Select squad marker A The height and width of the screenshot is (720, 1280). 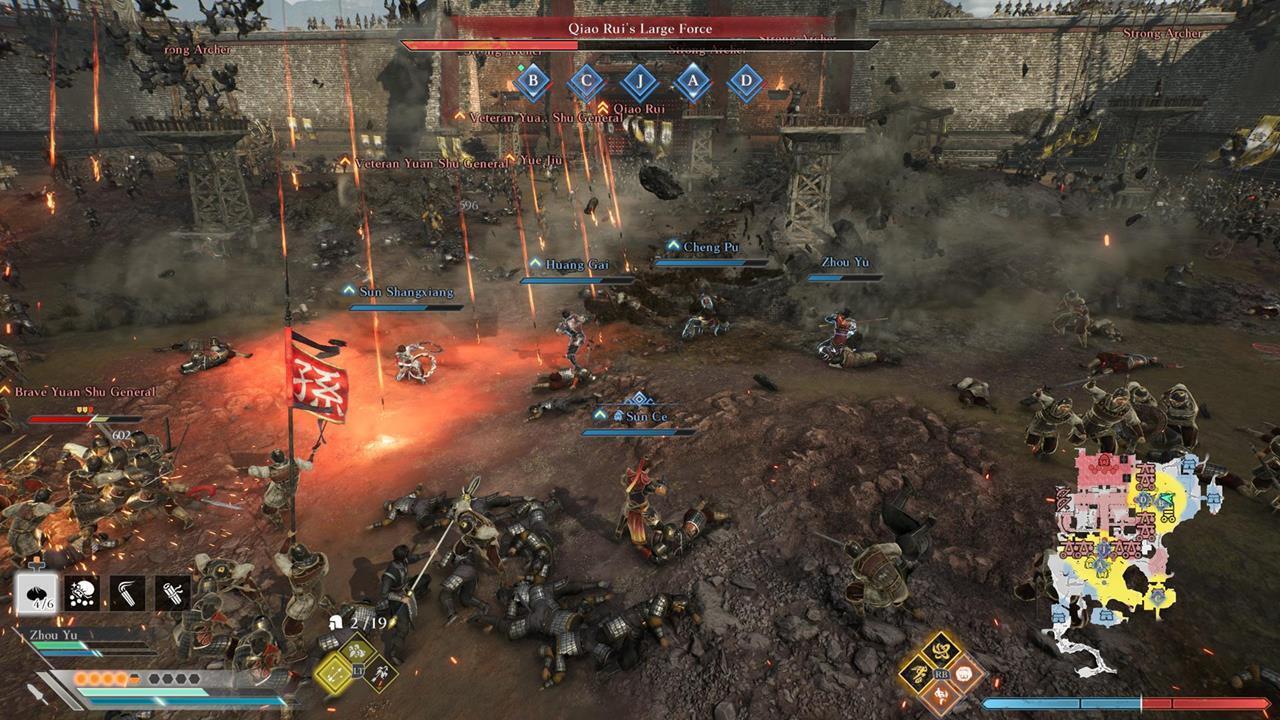coord(692,82)
